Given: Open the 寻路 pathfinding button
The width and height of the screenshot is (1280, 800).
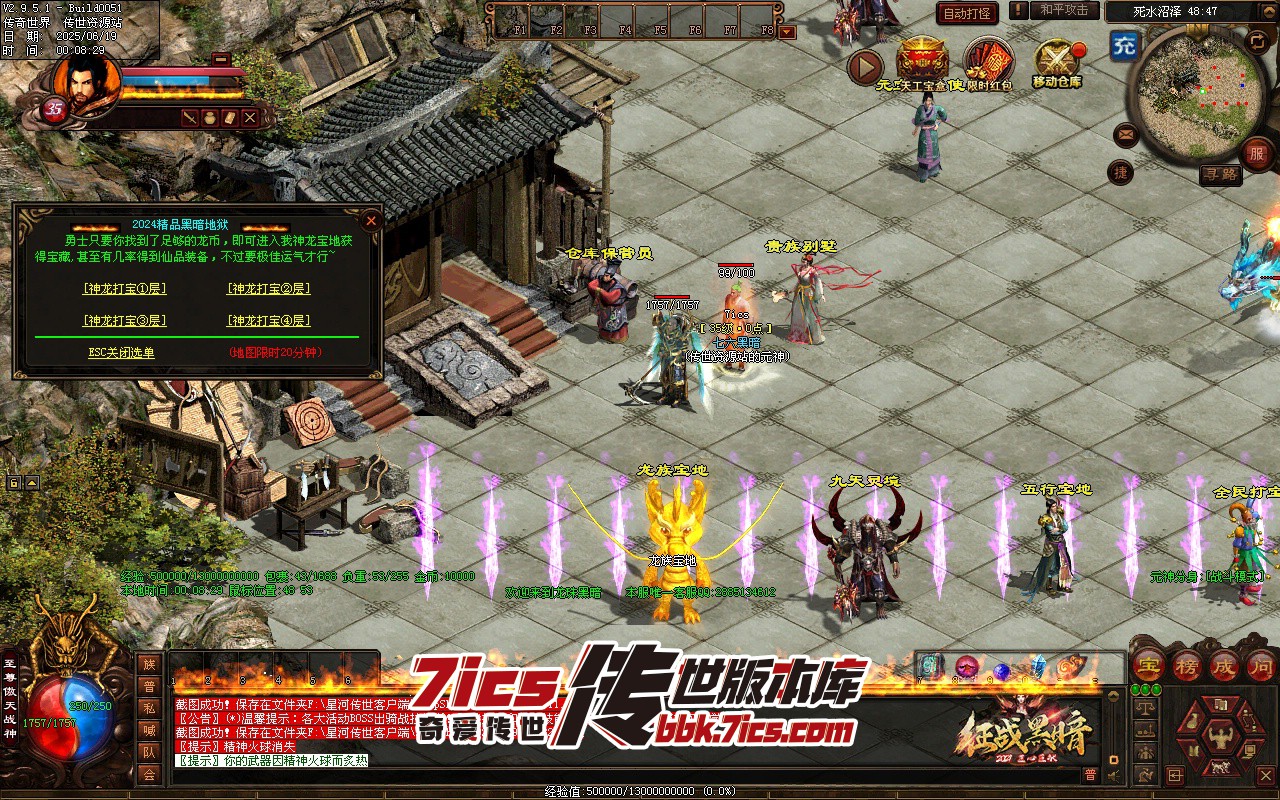Looking at the screenshot, I should [x=1220, y=175].
